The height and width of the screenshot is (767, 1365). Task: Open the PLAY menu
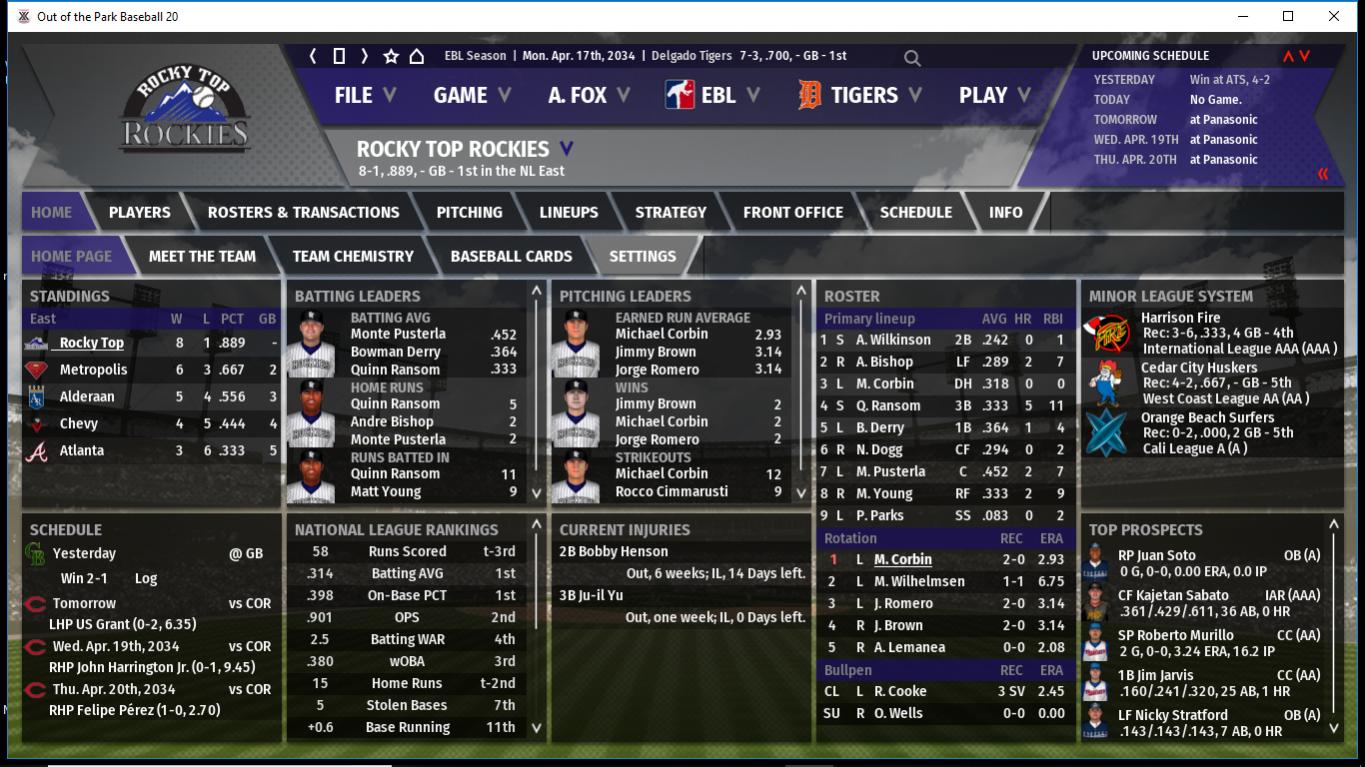tap(994, 95)
